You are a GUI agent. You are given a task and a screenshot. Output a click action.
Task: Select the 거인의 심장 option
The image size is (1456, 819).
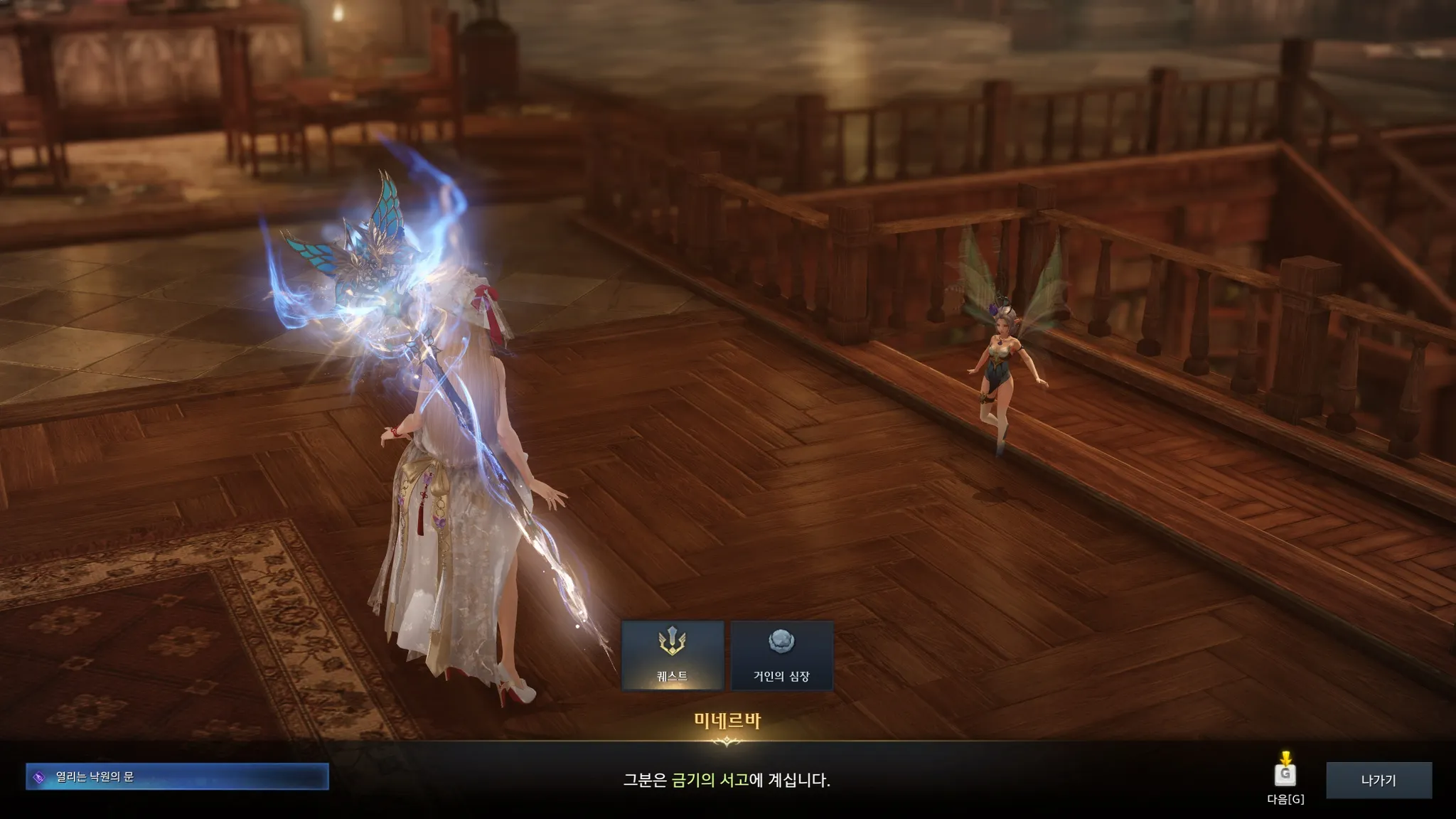coord(781,655)
